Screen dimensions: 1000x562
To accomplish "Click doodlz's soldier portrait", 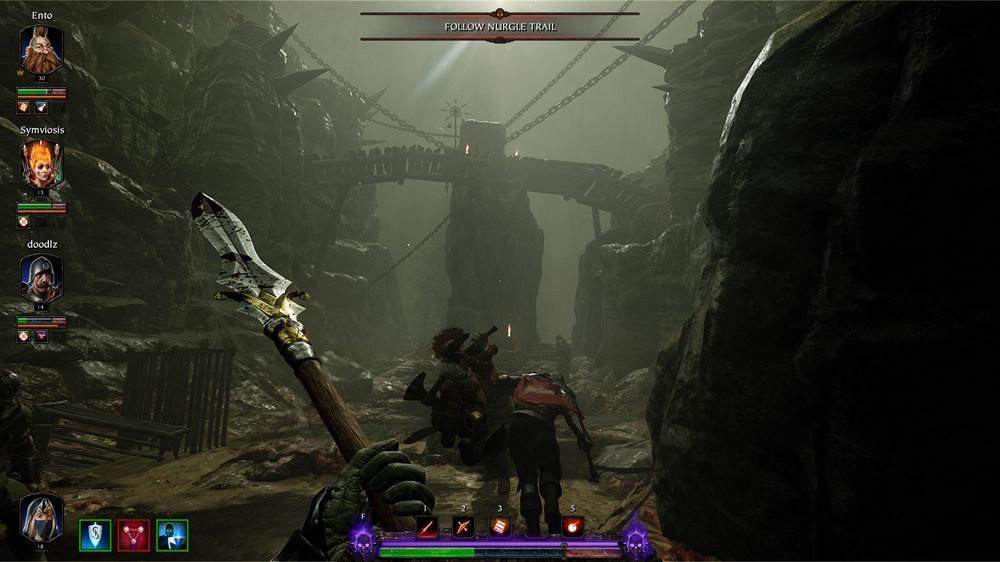I will click(x=42, y=276).
